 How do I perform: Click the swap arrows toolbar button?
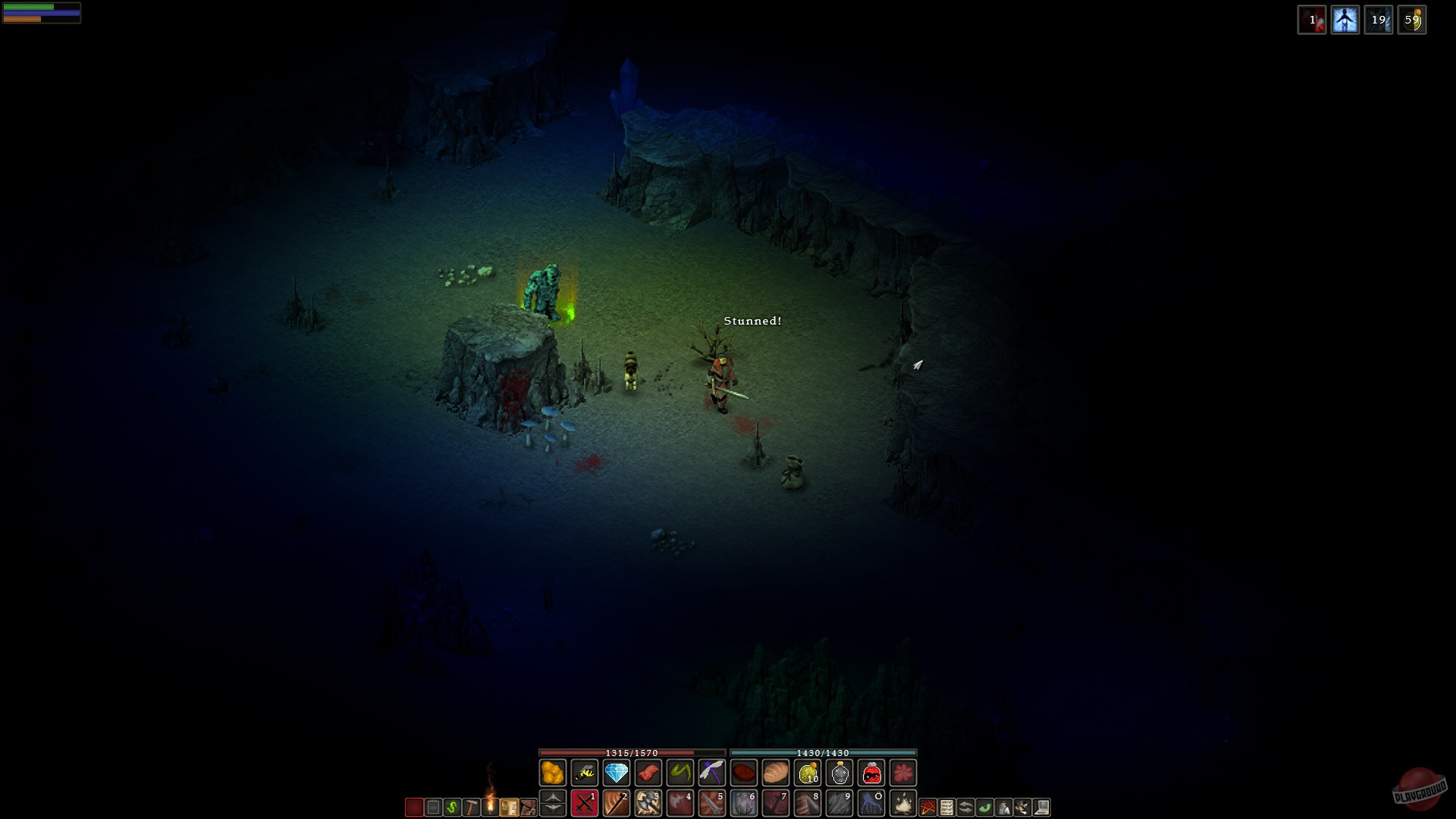(966, 808)
